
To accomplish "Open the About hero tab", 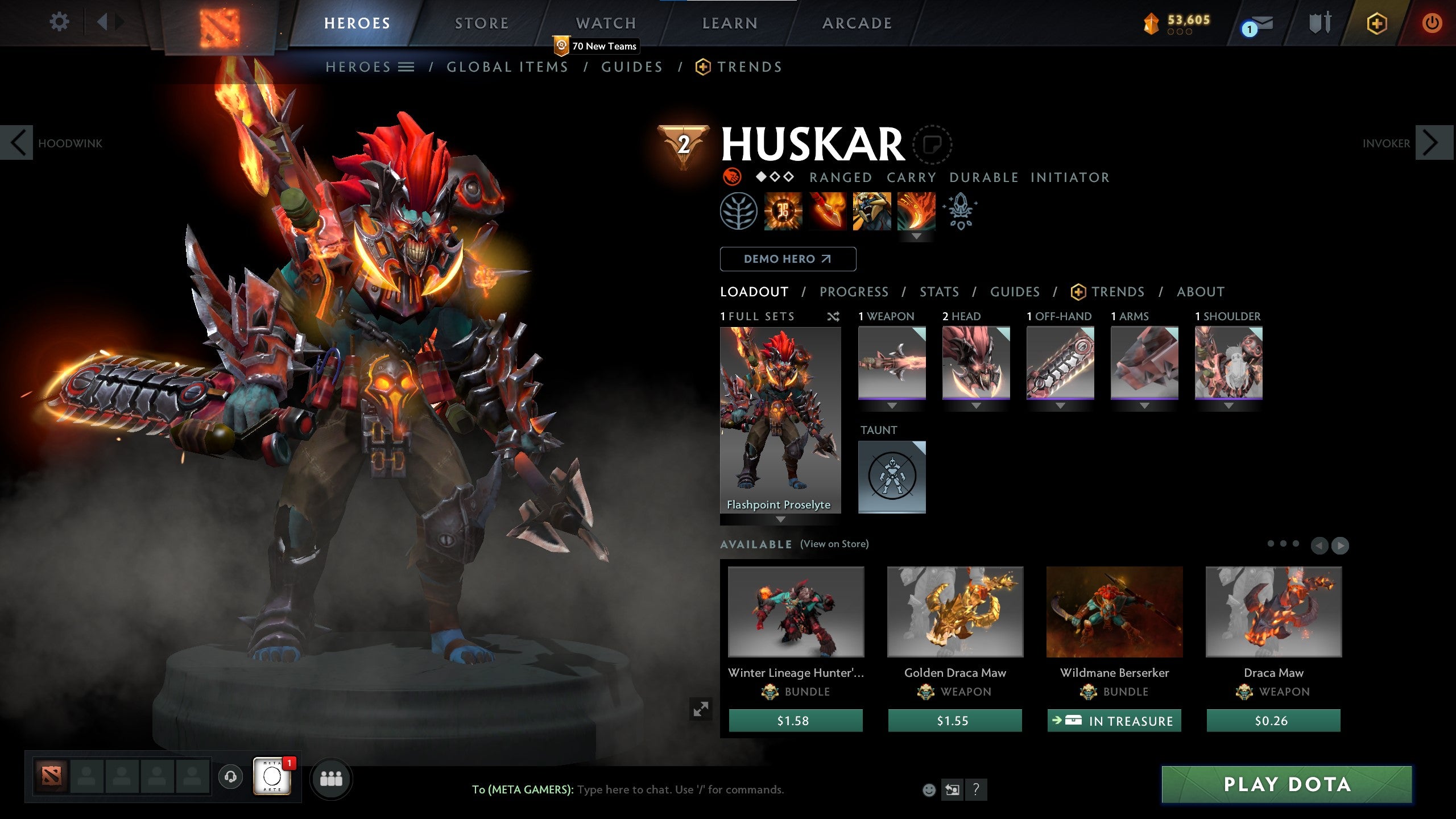I will coord(1200,292).
